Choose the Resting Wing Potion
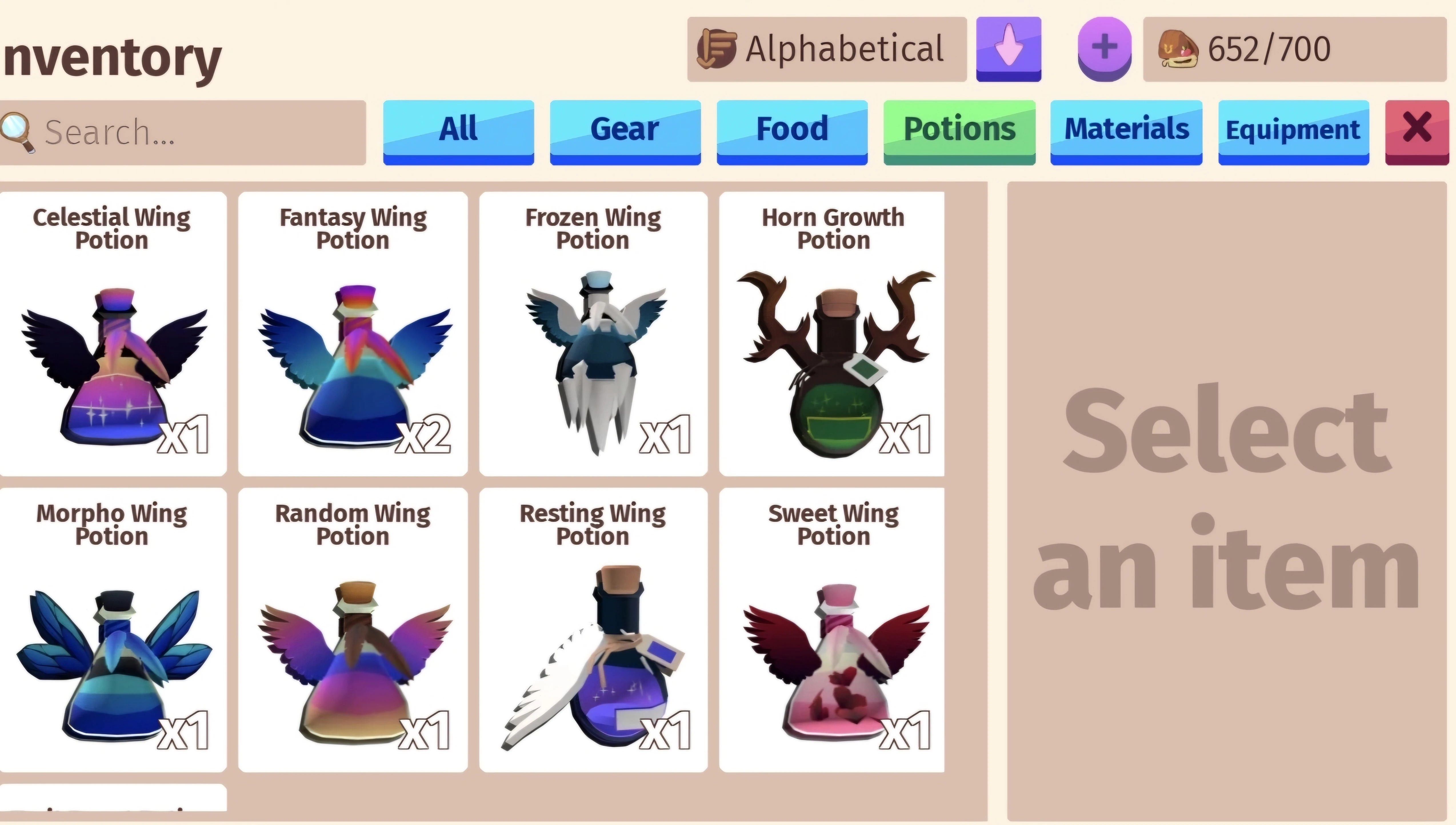 (593, 629)
